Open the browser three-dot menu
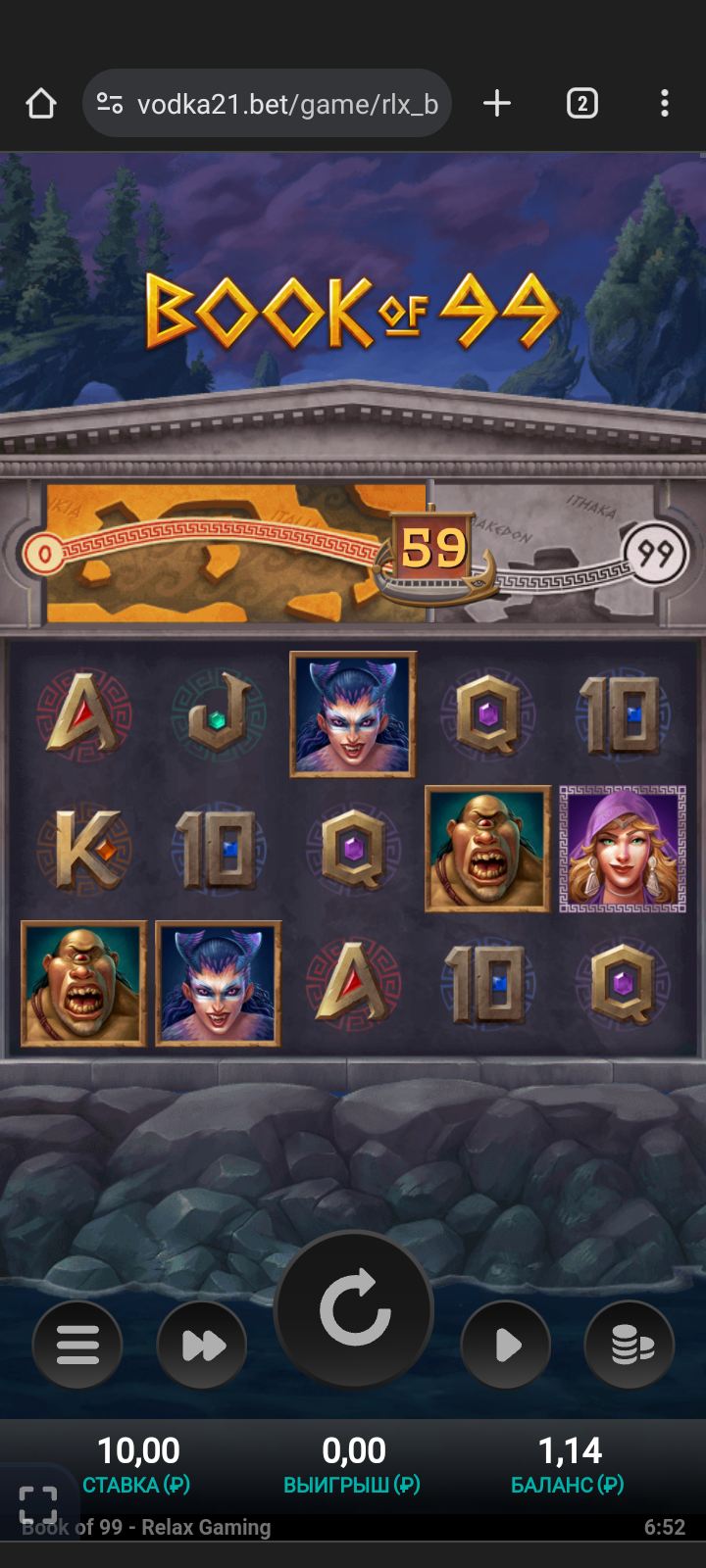 point(665,104)
